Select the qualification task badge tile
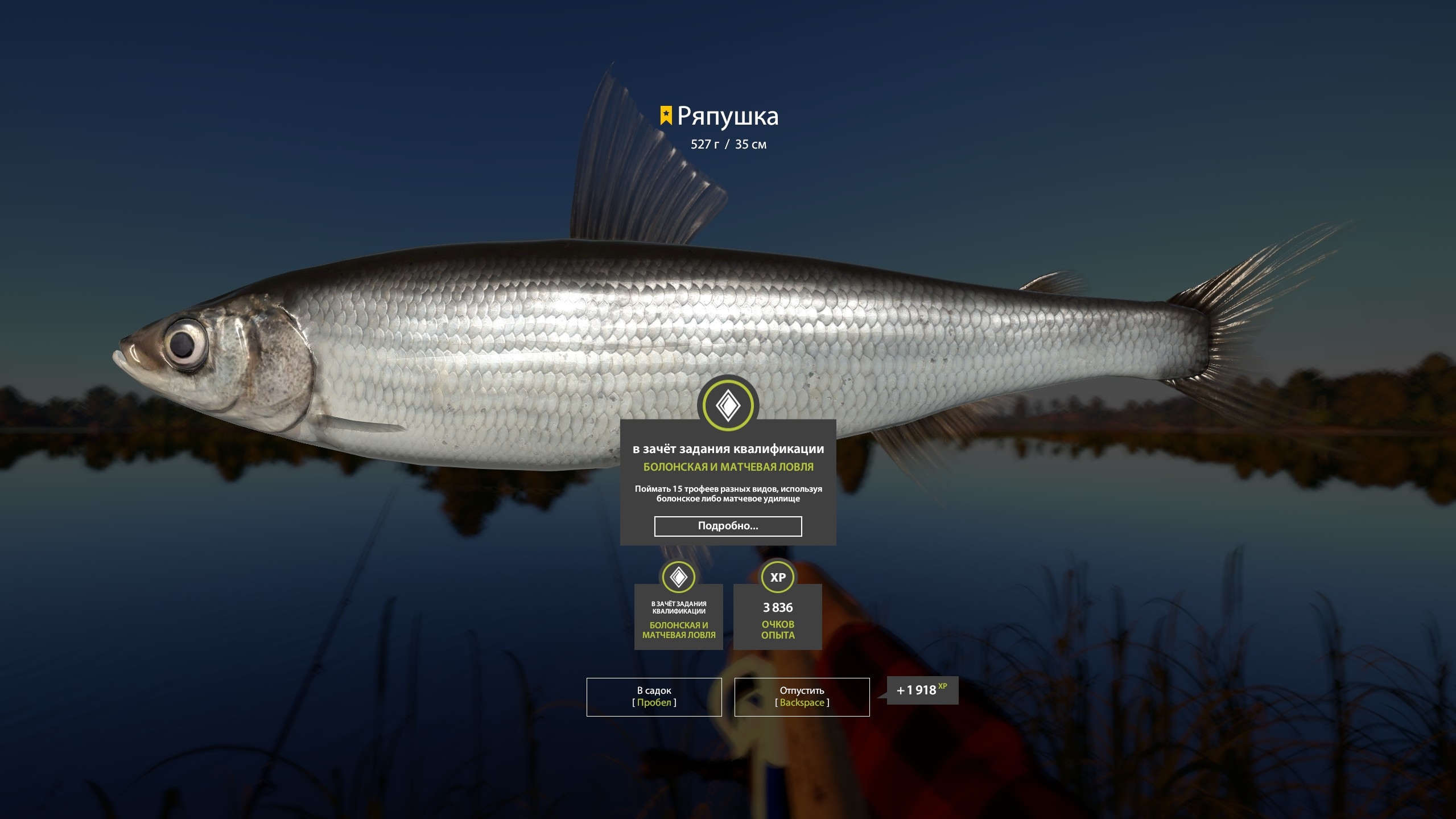 (x=678, y=616)
